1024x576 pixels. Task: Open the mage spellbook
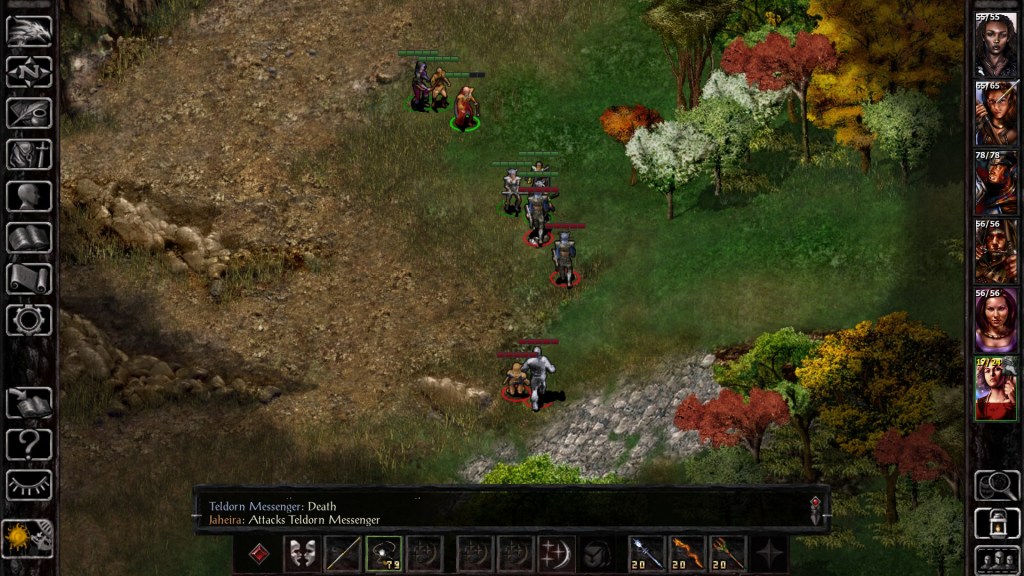(x=29, y=238)
